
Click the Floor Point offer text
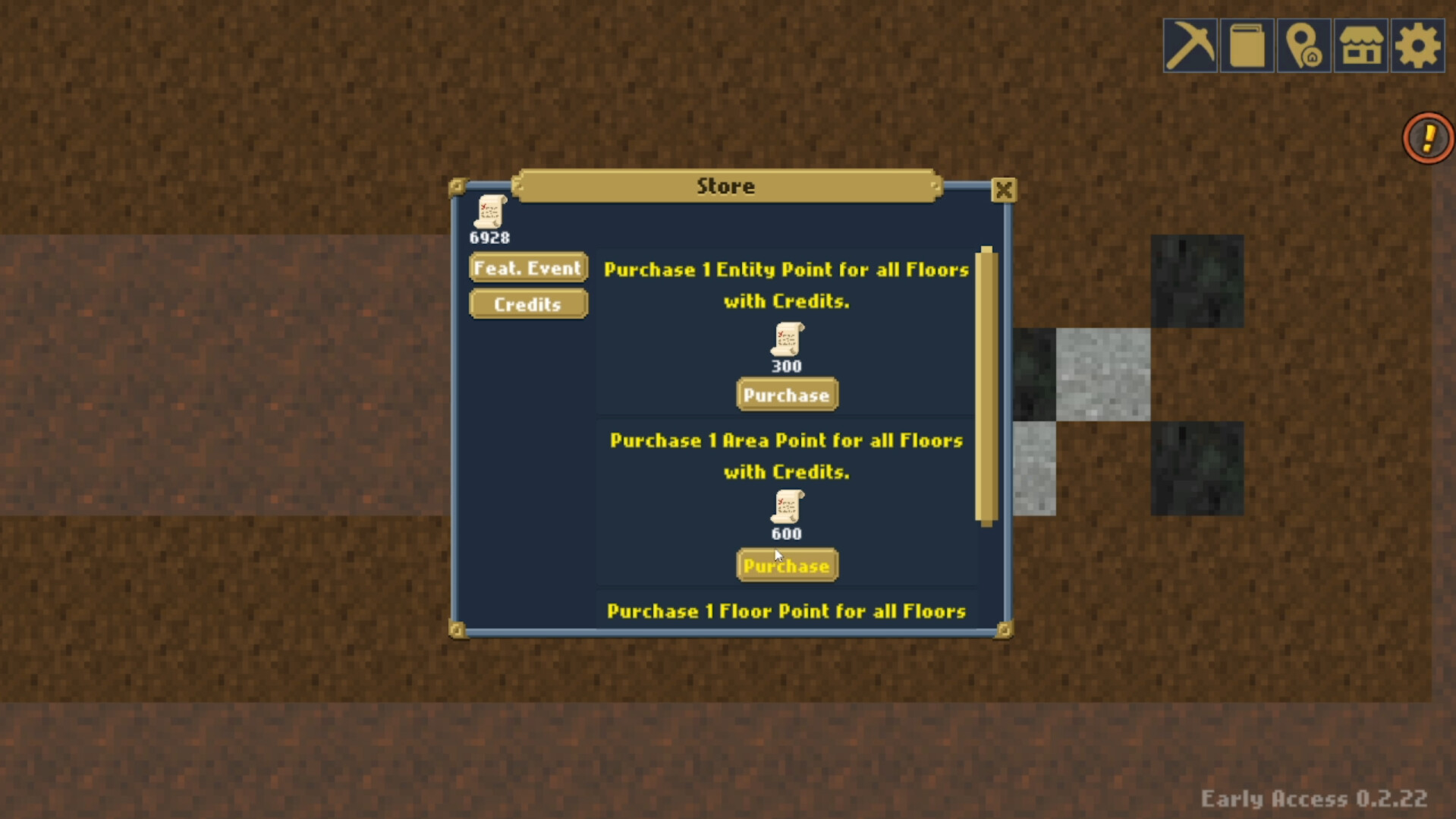pos(787,611)
